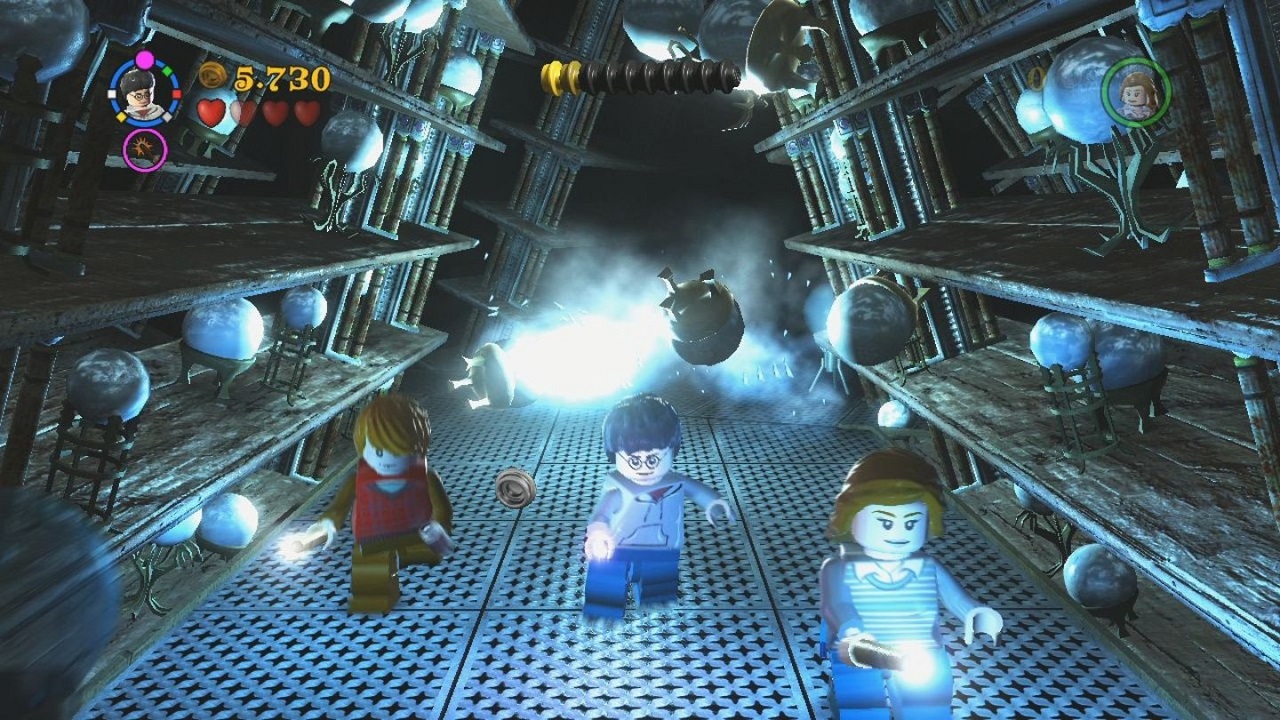Click Hermione's portrait in the green circle
The image size is (1280, 720).
pos(1135,90)
